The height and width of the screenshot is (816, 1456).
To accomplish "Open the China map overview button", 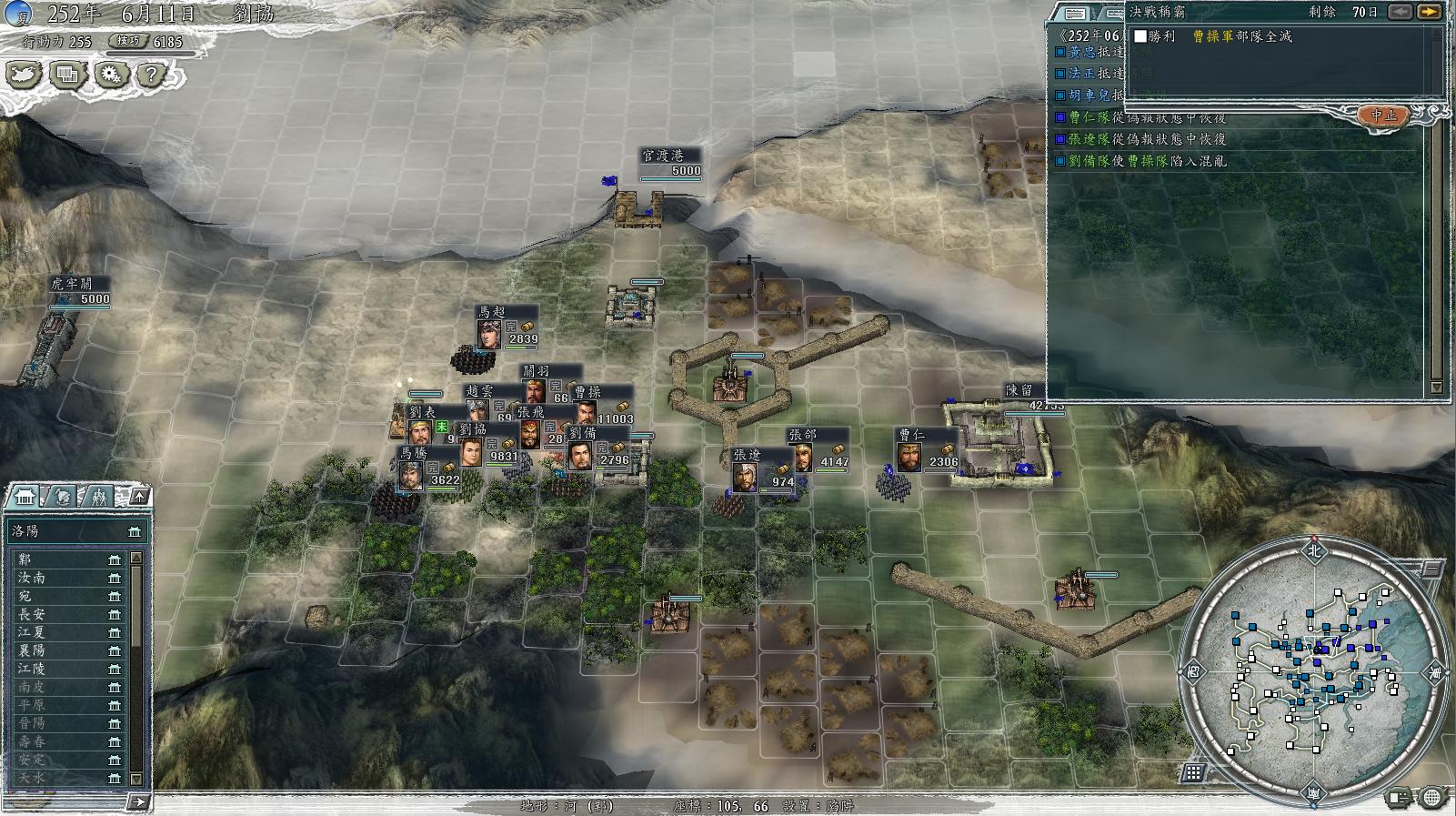I will click(25, 74).
